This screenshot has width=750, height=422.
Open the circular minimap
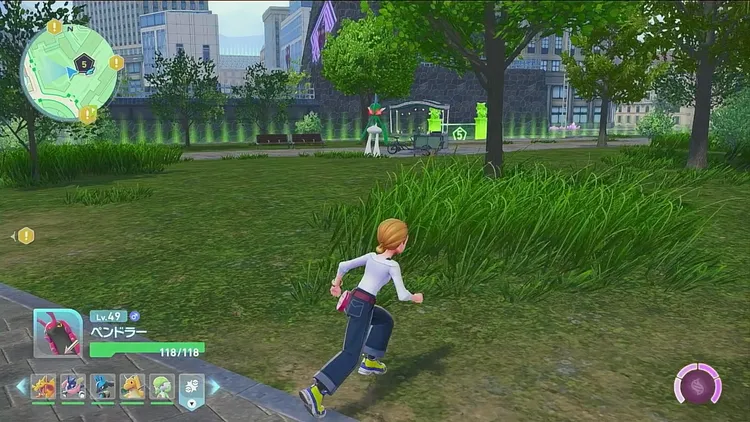pyautogui.click(x=69, y=72)
